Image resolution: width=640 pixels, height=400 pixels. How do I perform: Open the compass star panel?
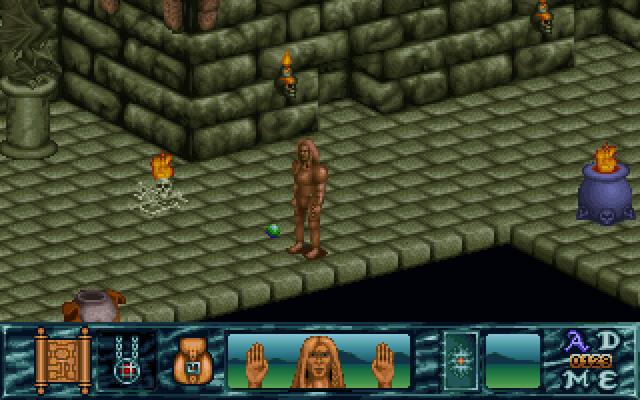click(x=460, y=361)
